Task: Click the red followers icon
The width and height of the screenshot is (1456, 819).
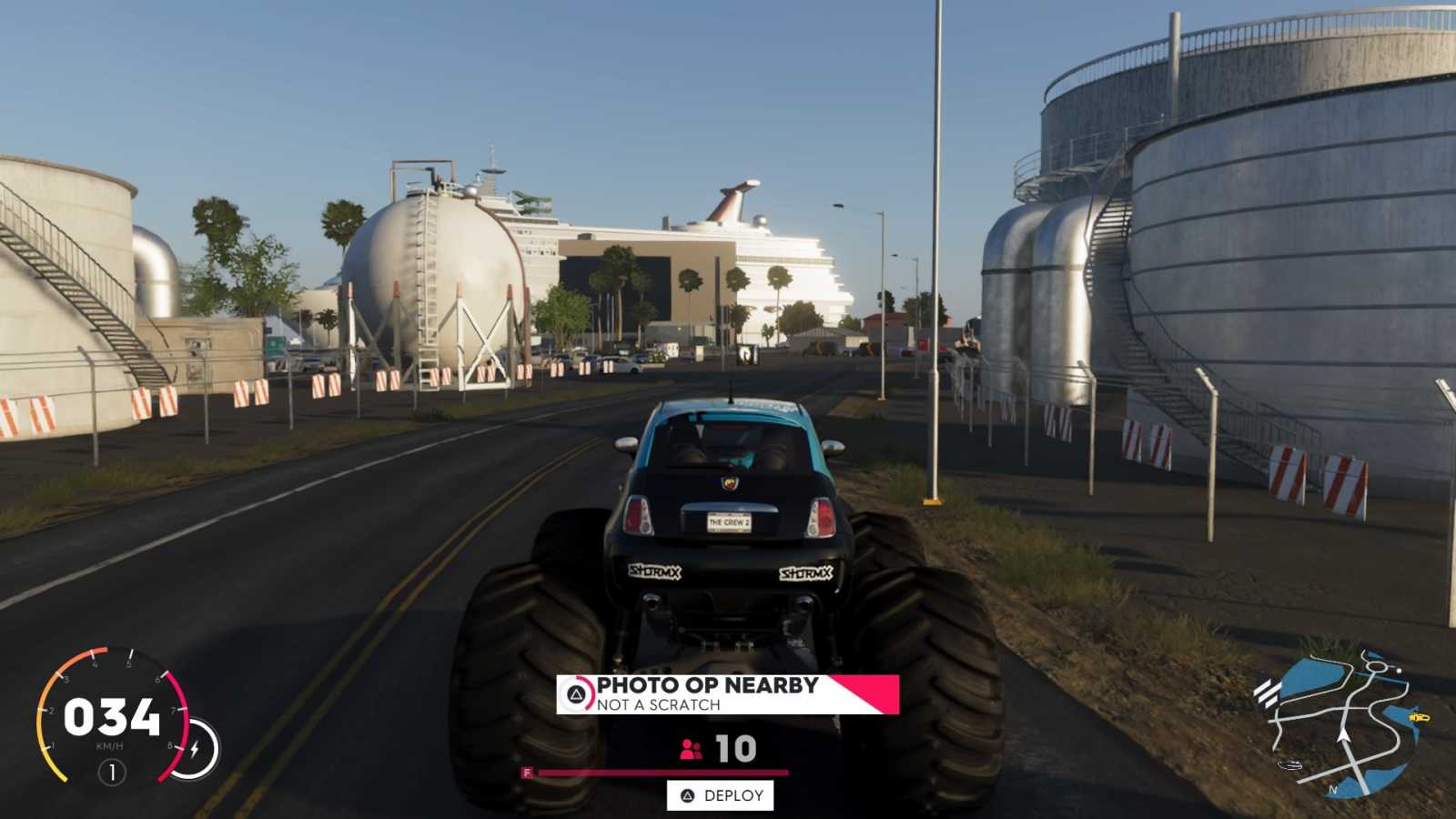Action: [x=691, y=749]
